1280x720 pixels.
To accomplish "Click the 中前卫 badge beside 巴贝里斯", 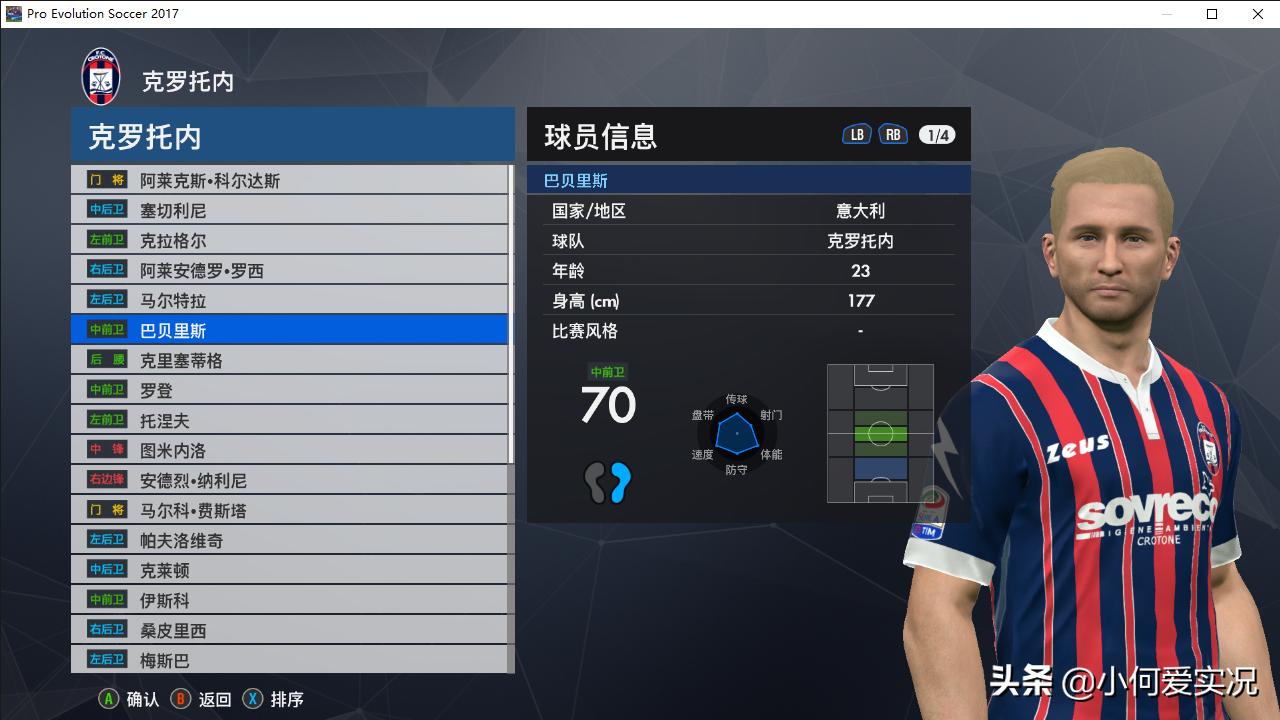I will pyautogui.click(x=105, y=329).
